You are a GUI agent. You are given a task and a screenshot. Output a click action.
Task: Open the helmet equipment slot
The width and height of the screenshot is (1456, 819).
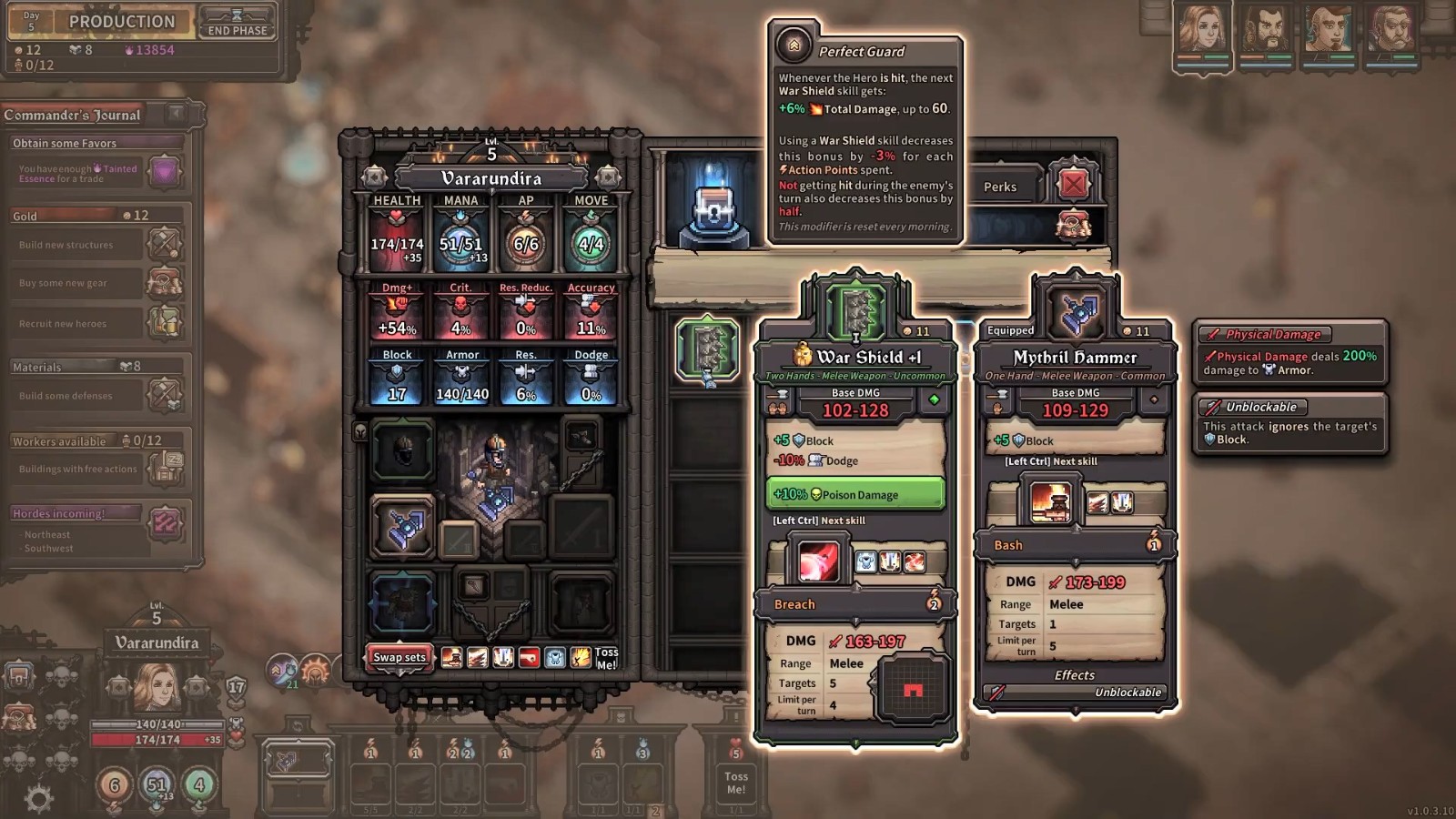[402, 450]
